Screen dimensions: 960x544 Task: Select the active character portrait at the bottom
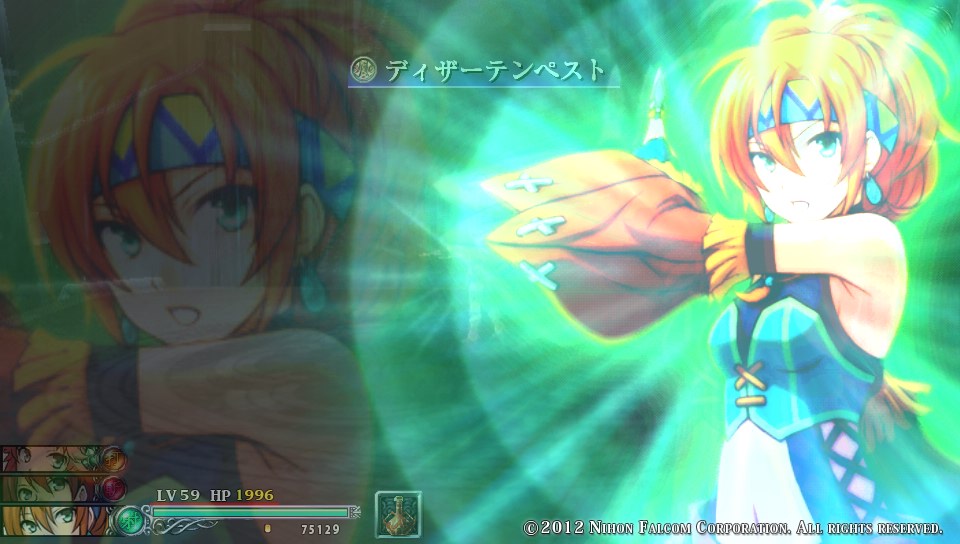click(55, 520)
